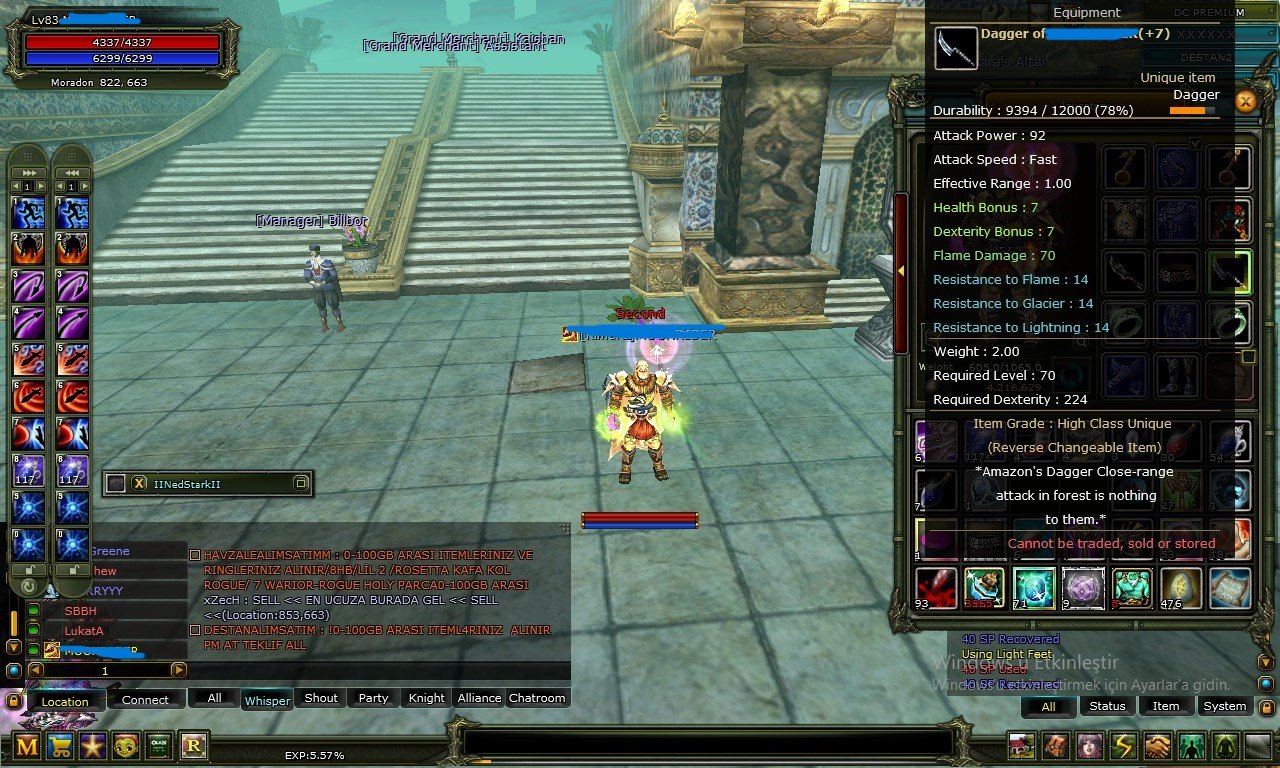This screenshot has width=1280, height=768.
Task: Click the Connect button in the chat bar
Action: coord(146,700)
